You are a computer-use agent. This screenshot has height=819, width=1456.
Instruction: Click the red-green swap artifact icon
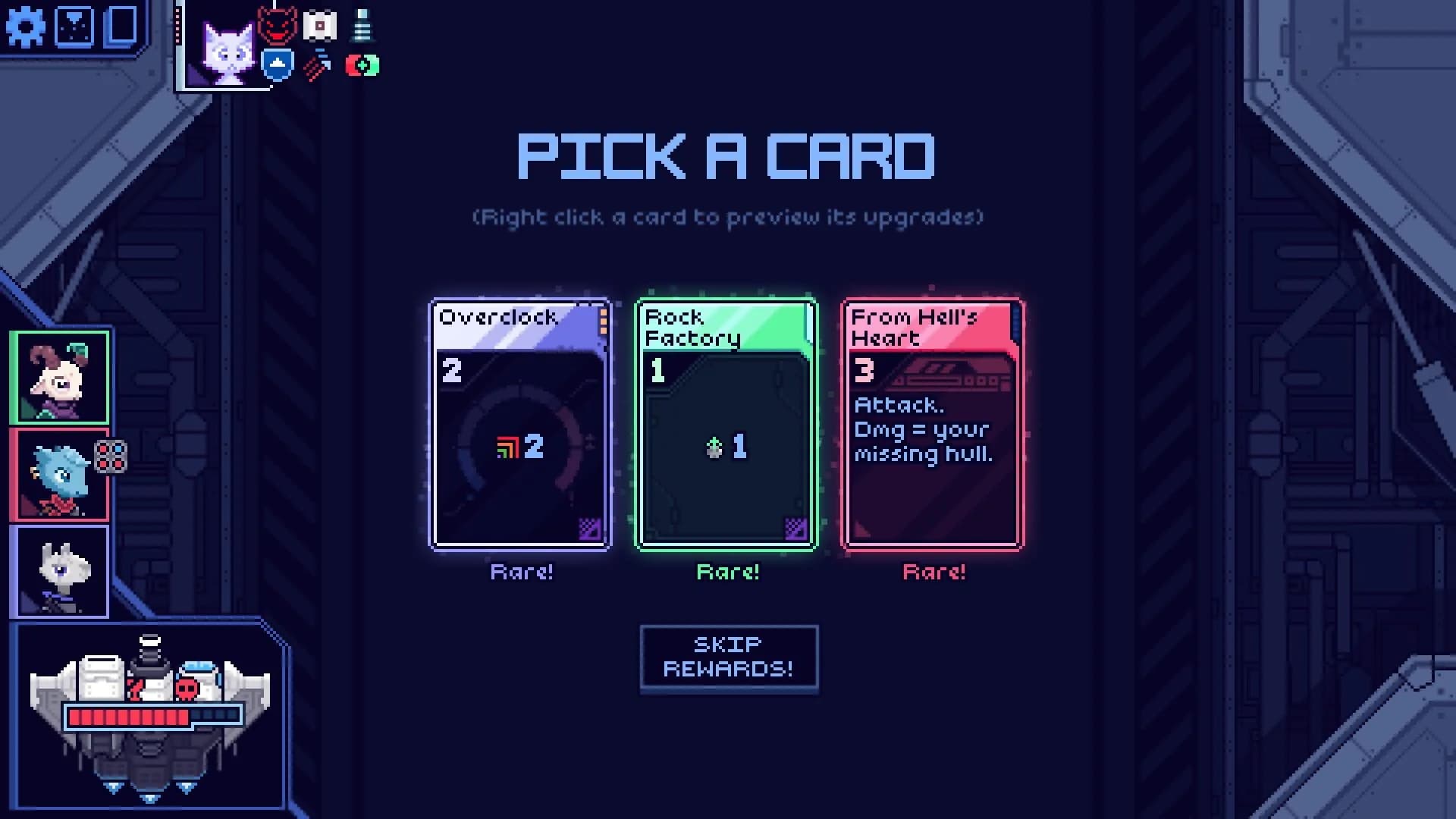click(361, 67)
